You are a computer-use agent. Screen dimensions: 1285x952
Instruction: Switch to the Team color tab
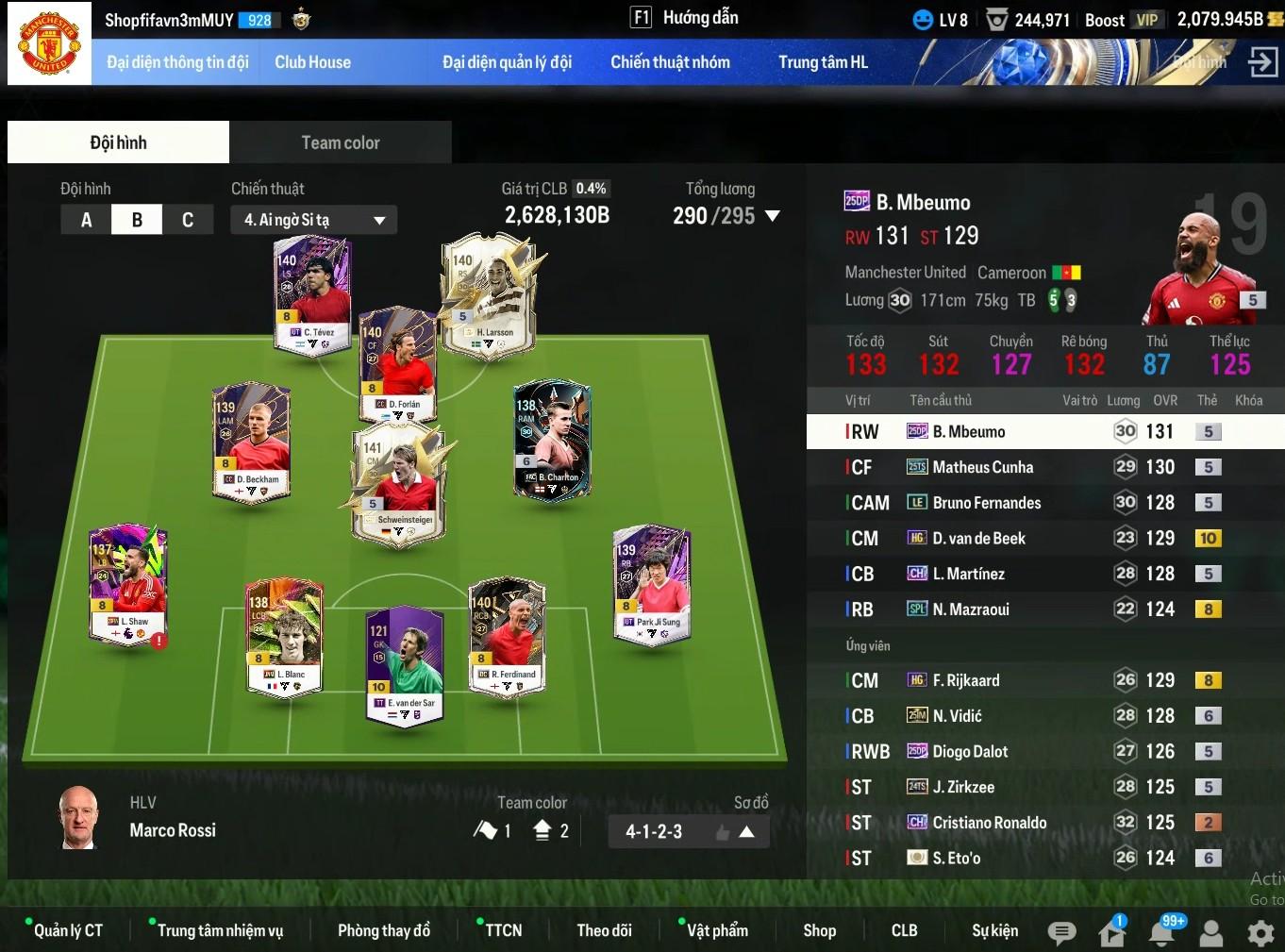[x=340, y=142]
